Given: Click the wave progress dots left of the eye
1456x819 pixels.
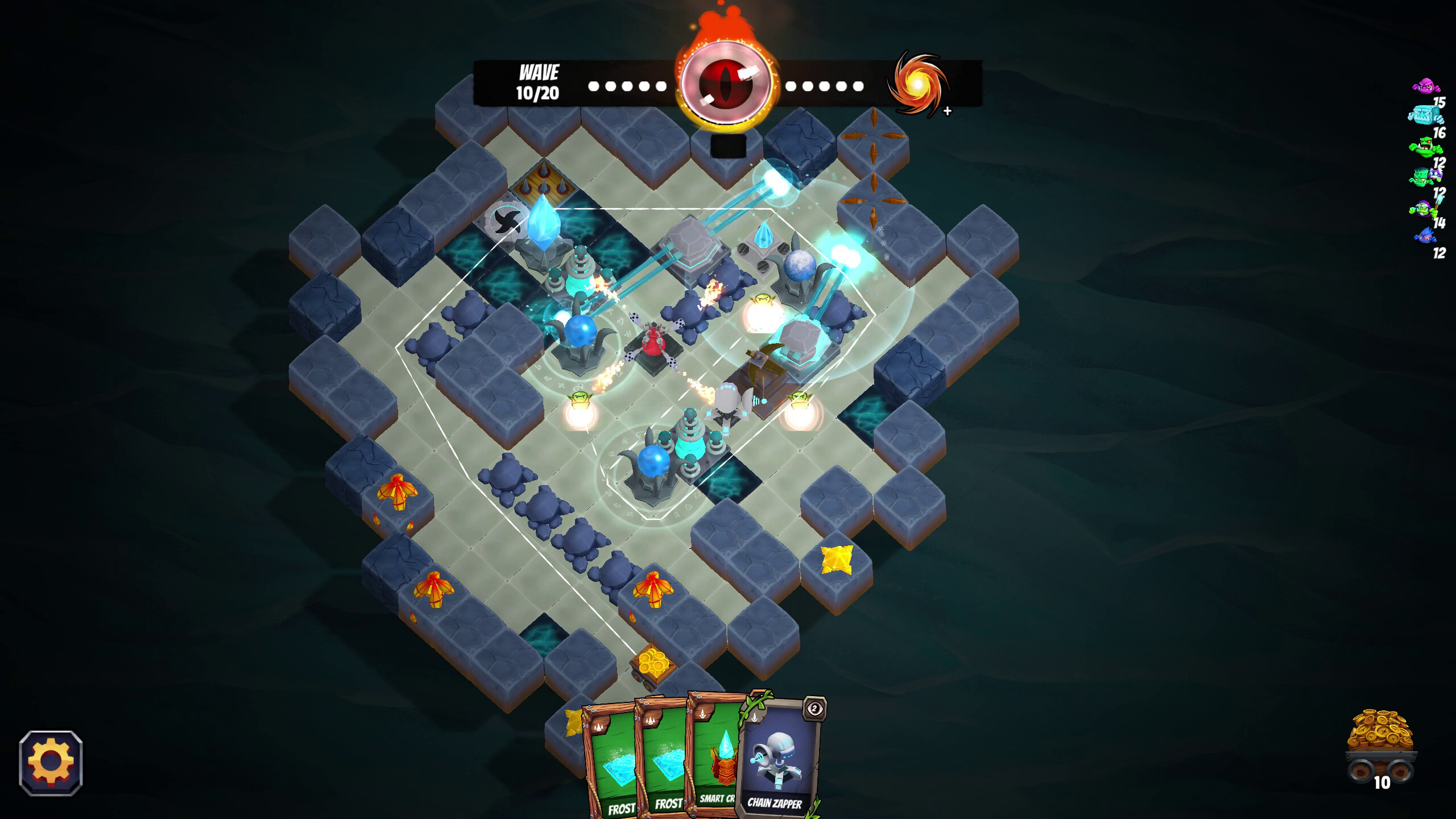Looking at the screenshot, I should coord(626,86).
